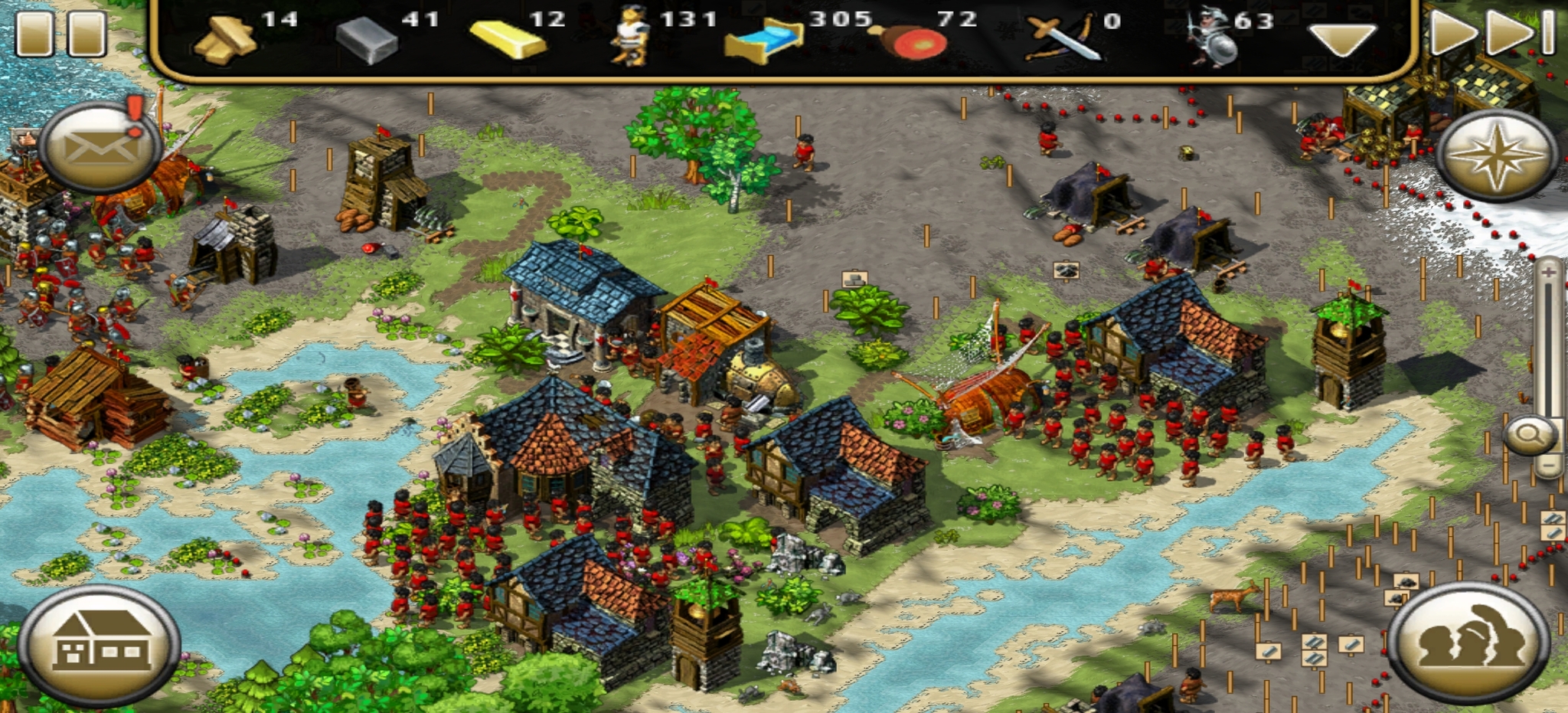Click the single-triangle play speed button
1568x713 pixels.
(1452, 32)
